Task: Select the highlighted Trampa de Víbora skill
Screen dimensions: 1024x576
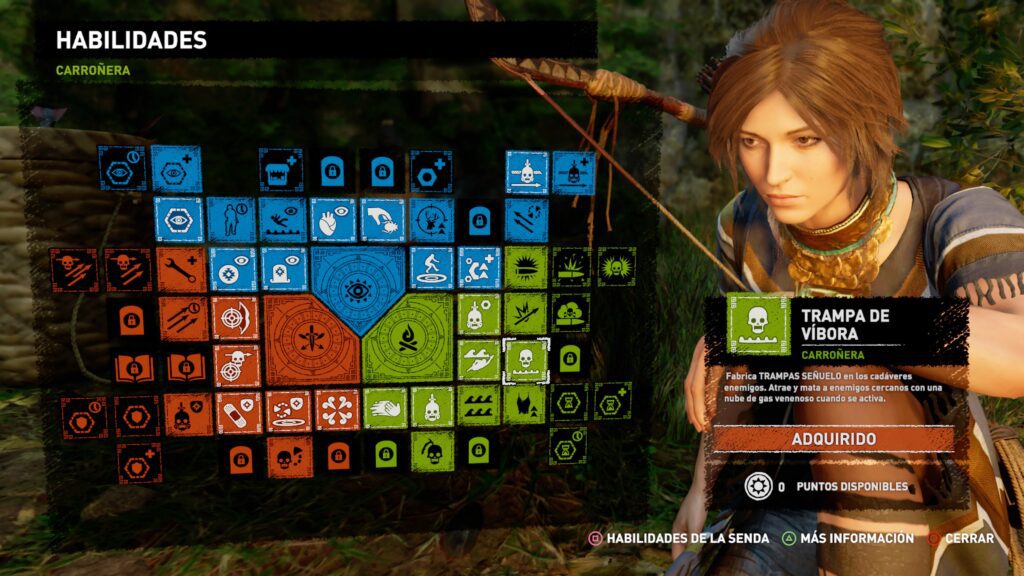Action: click(527, 361)
